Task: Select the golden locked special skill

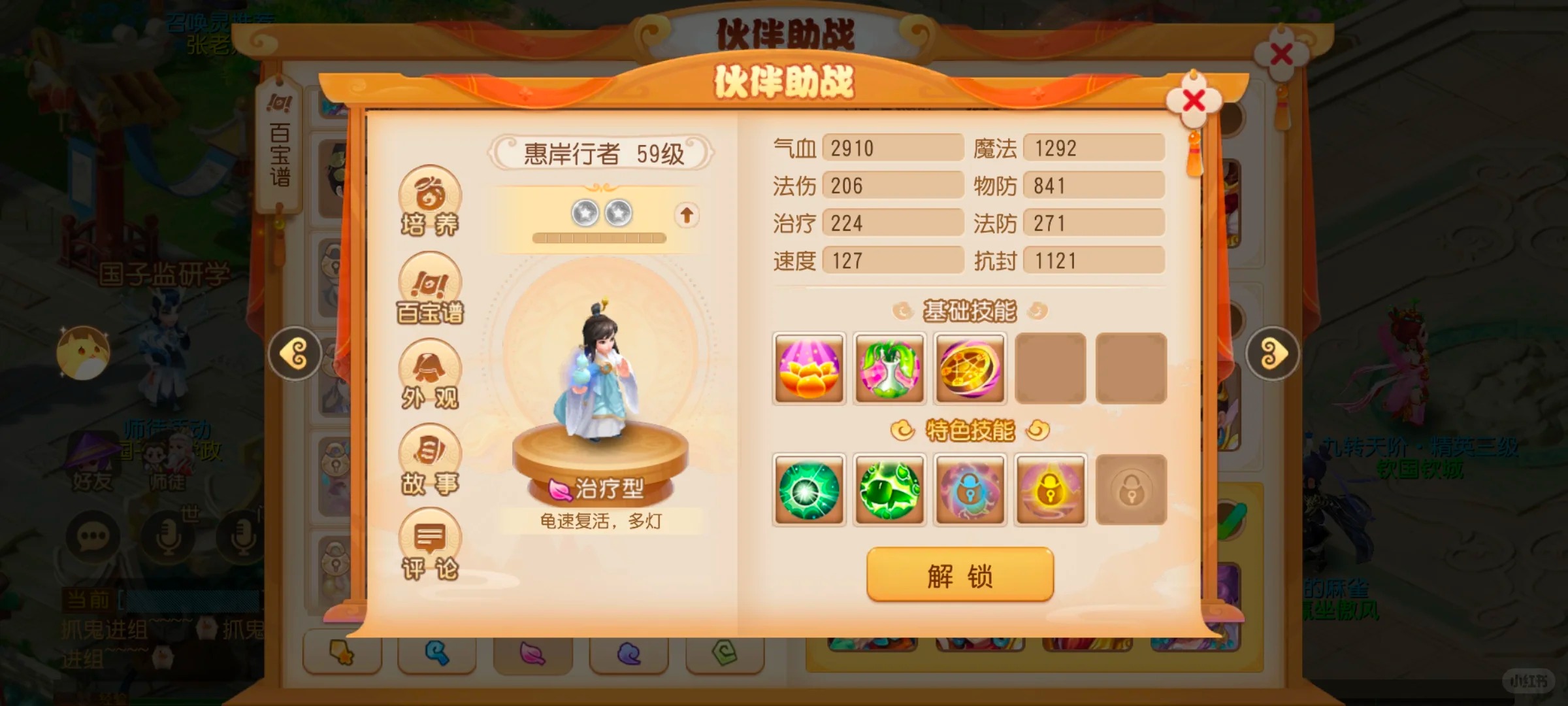Action: 1051,490
